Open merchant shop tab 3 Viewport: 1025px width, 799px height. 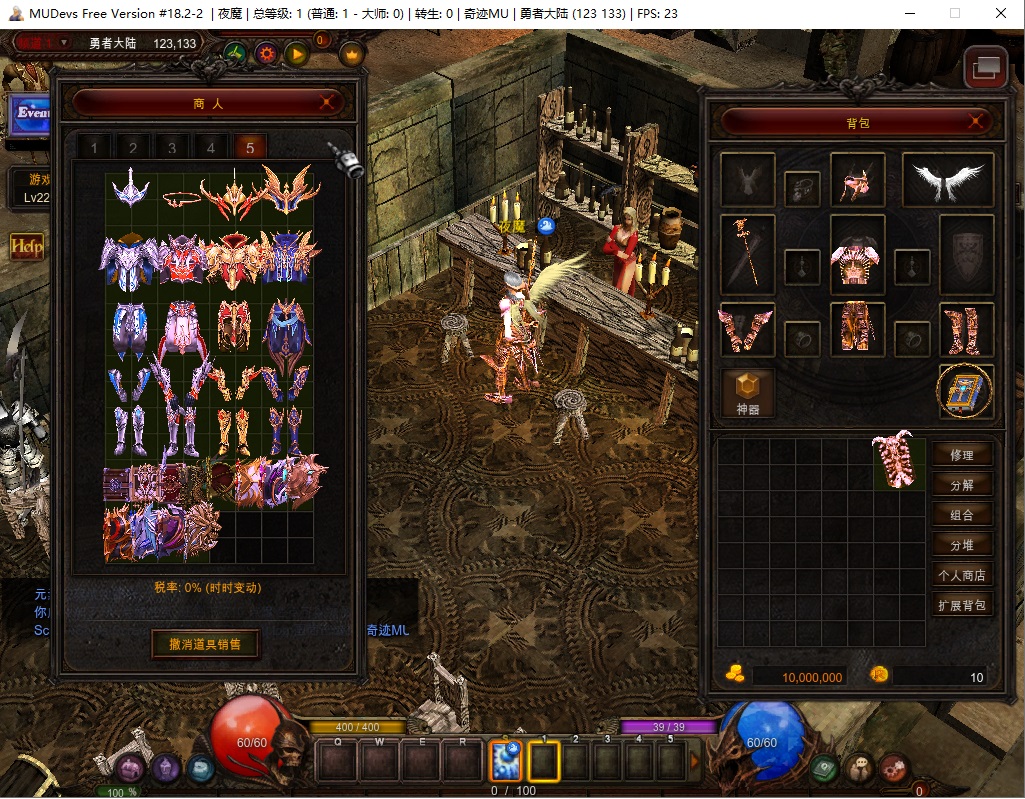coord(172,148)
